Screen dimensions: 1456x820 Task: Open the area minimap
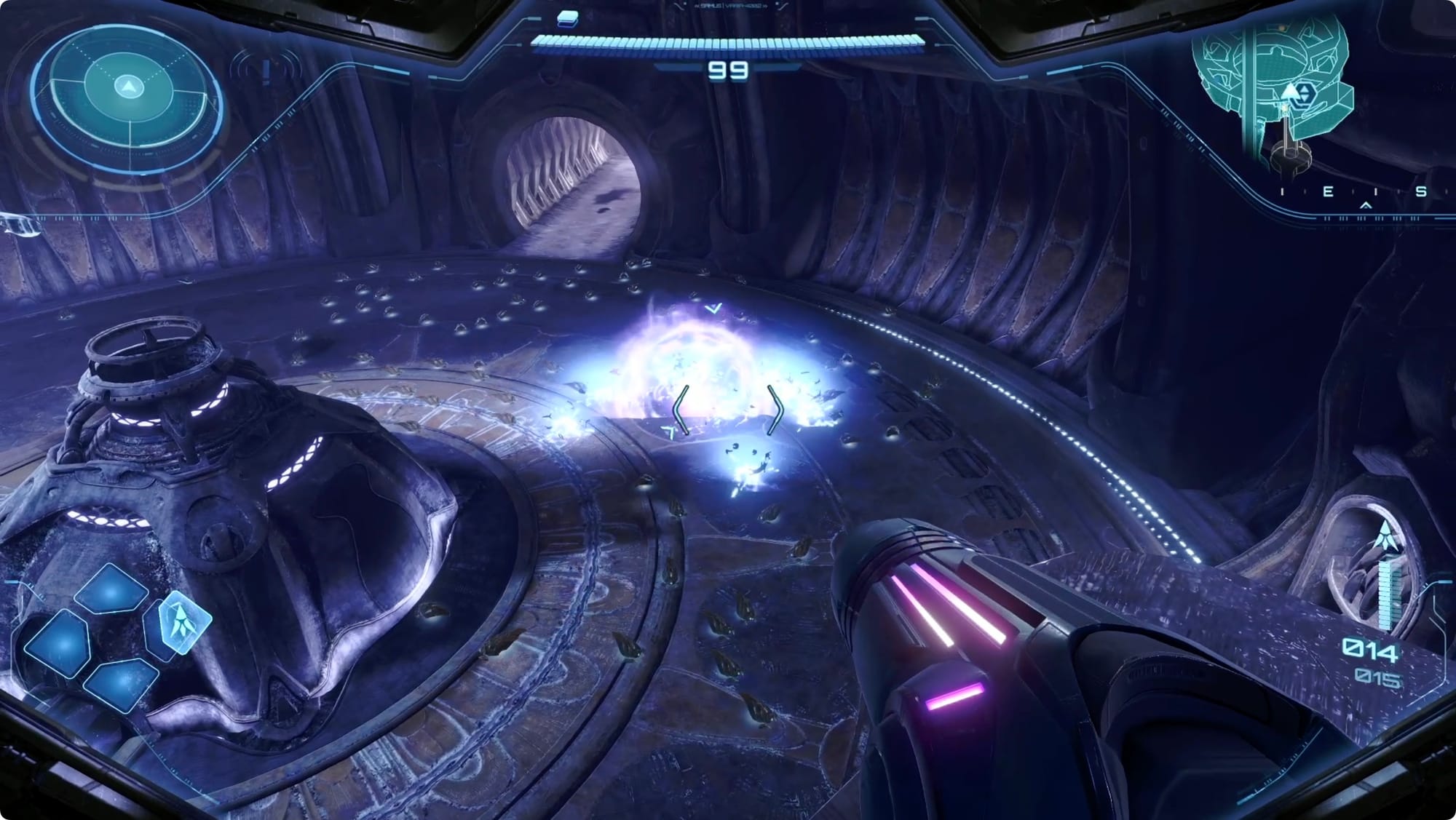pos(1275,87)
